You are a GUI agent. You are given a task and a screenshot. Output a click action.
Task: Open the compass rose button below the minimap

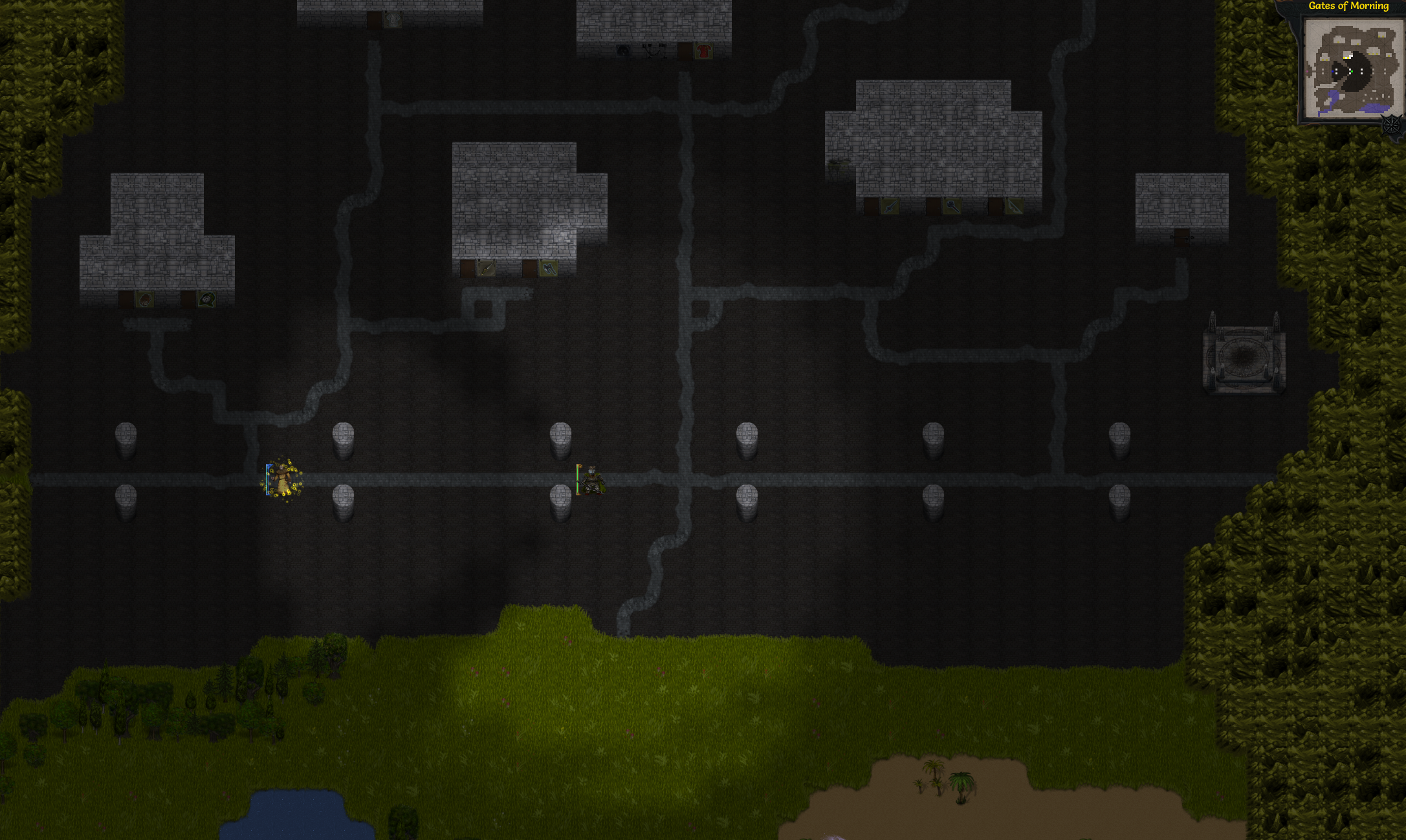[1391, 124]
